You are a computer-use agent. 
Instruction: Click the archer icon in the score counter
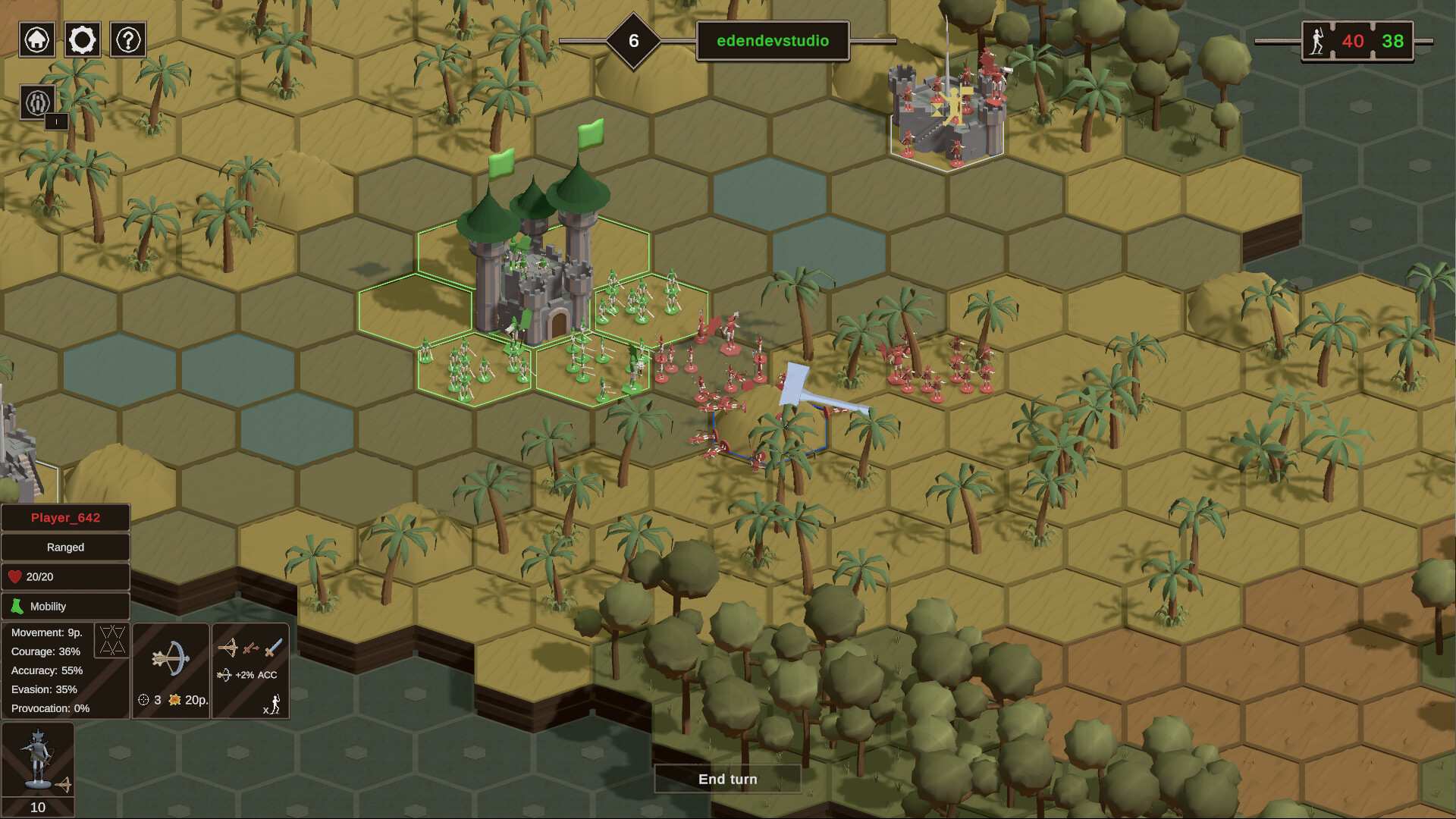(1317, 42)
